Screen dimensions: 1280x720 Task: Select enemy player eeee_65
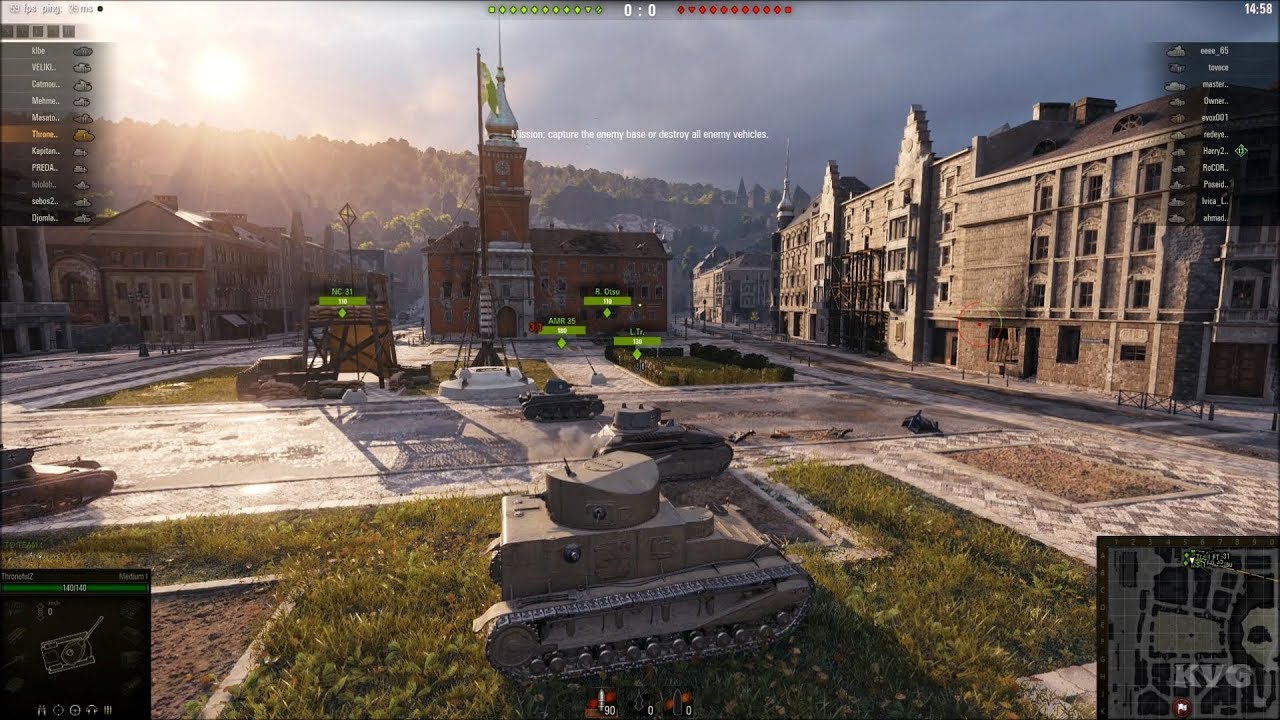click(x=1214, y=51)
